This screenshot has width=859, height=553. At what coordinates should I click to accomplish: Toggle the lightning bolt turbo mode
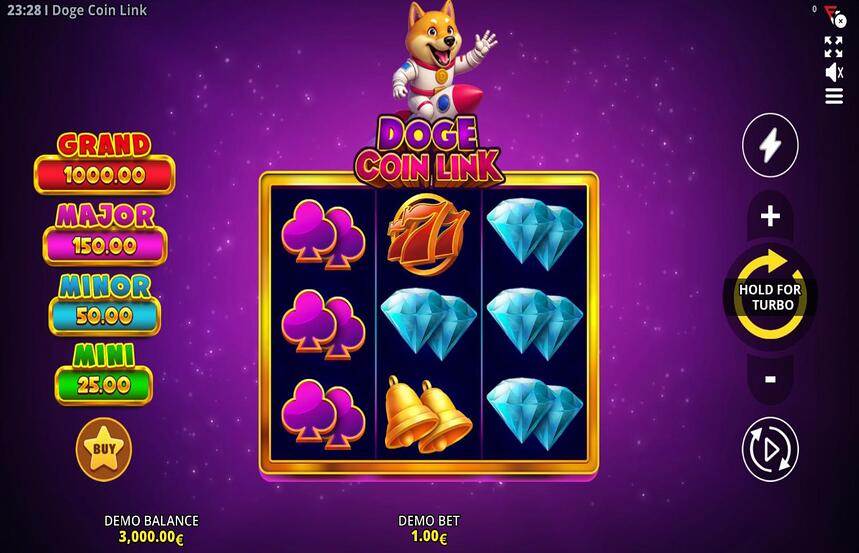pos(770,146)
